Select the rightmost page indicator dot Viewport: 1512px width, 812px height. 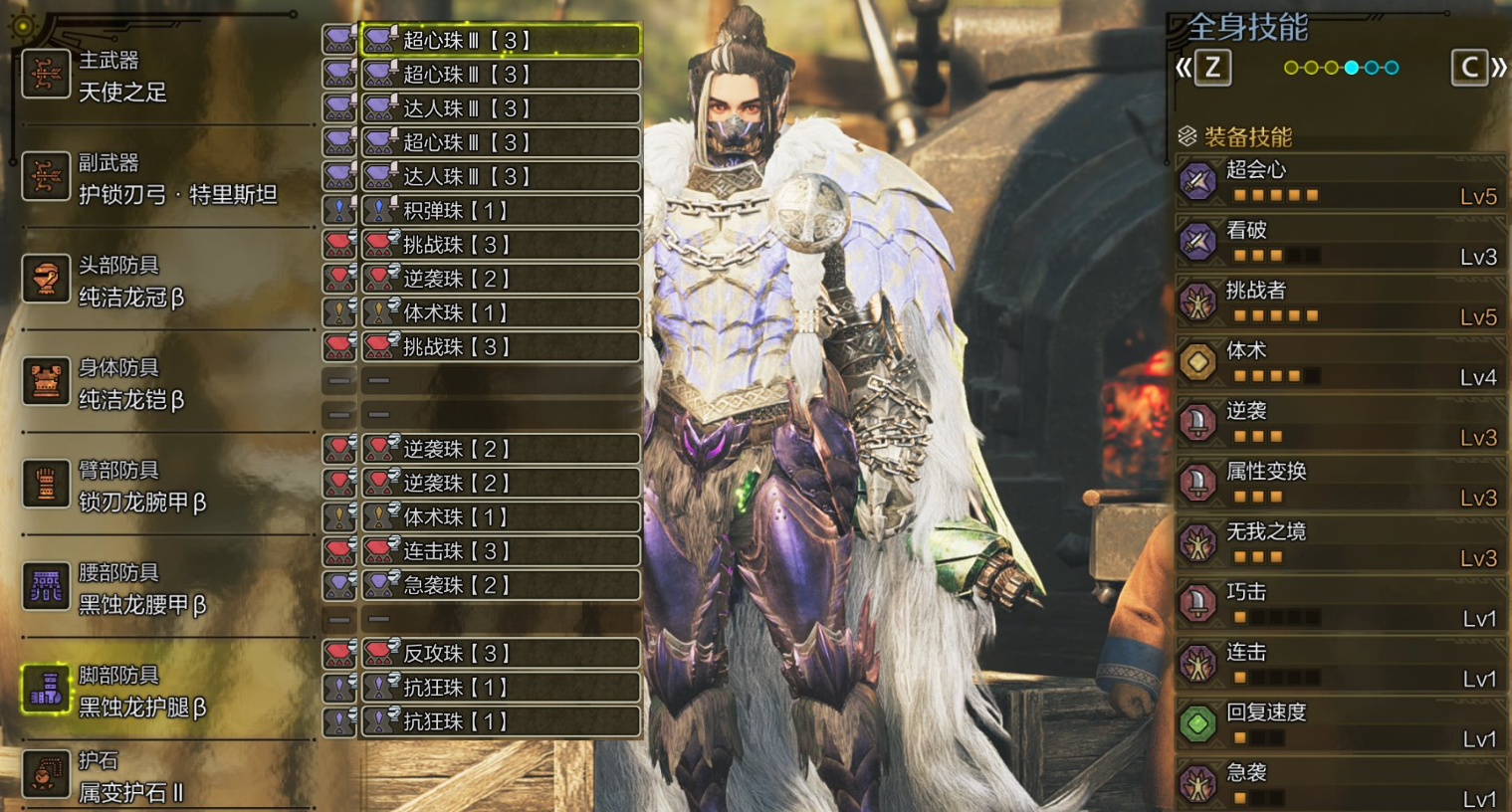pyautogui.click(x=1391, y=68)
